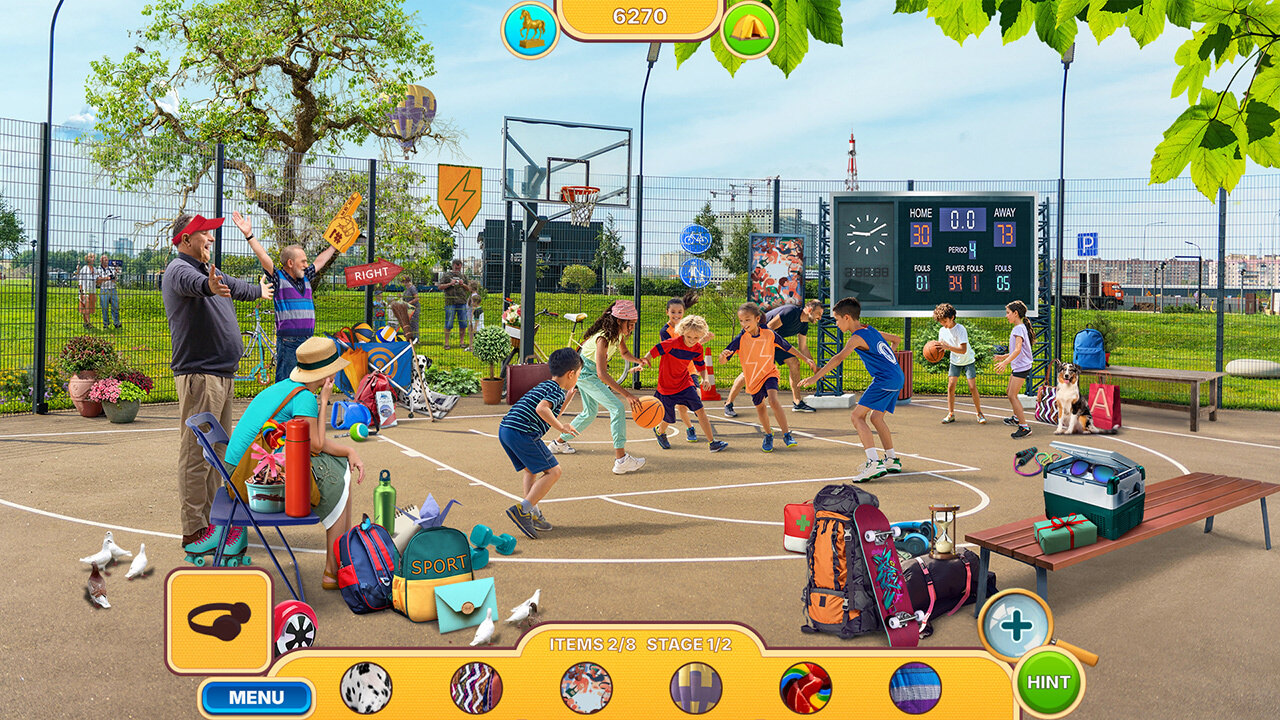
Task: Open the yellow tent icon
Action: 749,28
